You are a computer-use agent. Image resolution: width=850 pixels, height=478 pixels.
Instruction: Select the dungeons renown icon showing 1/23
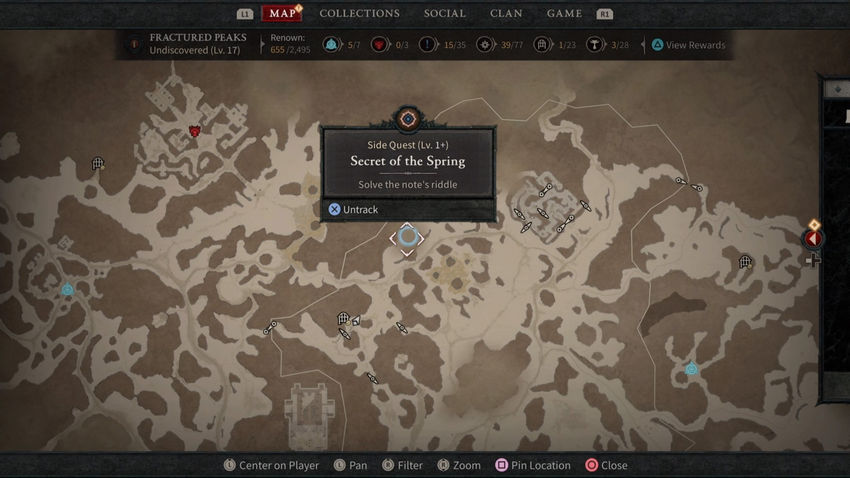click(542, 45)
